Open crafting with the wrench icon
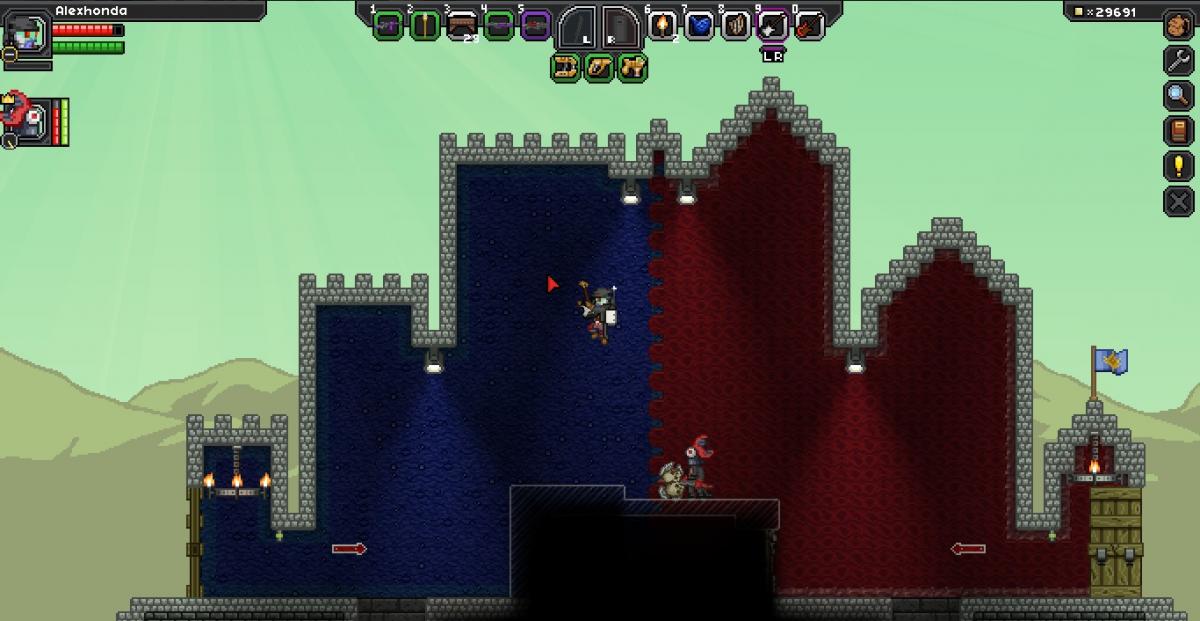1200x621 pixels. pyautogui.click(x=1179, y=60)
